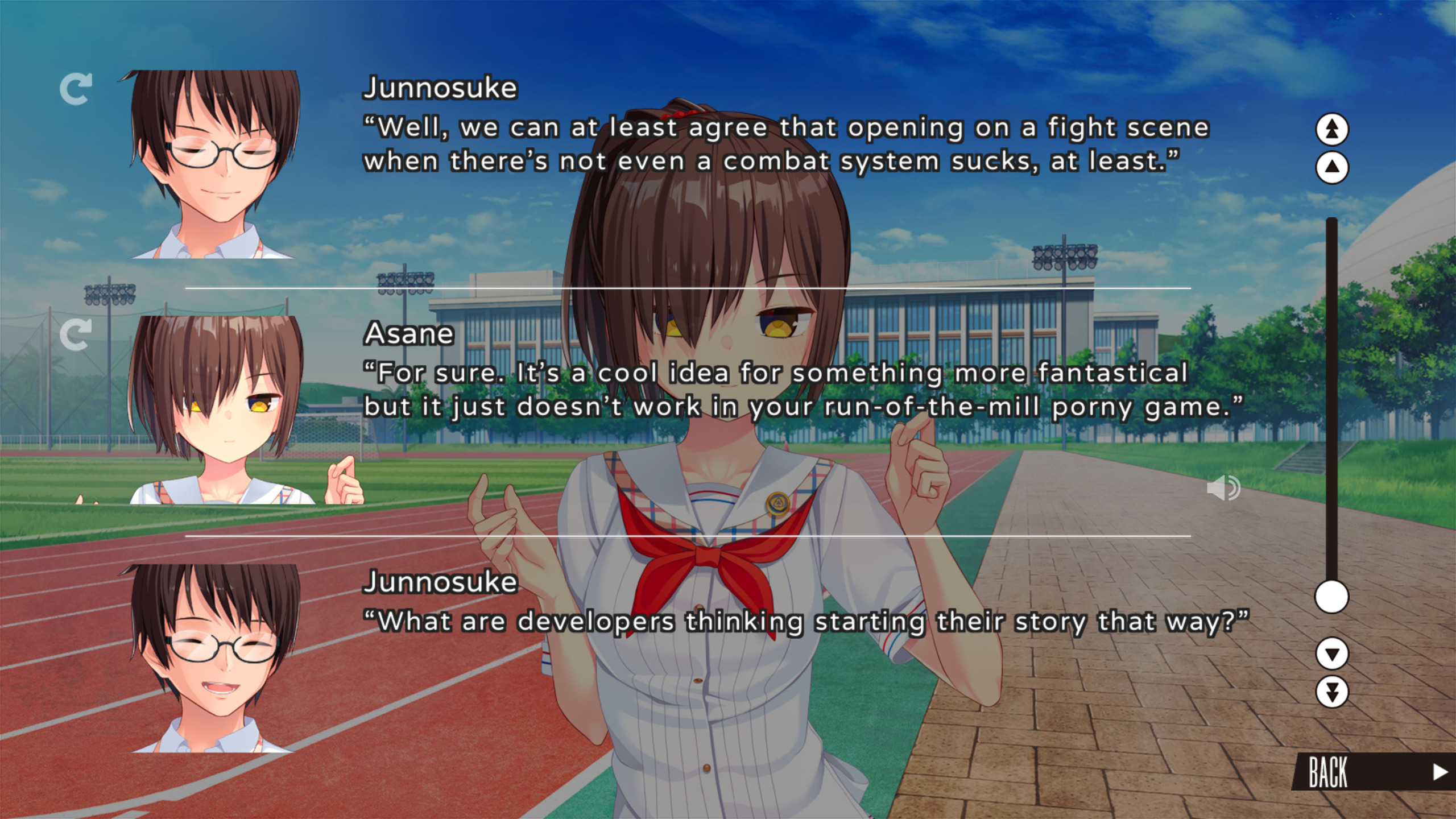1456x819 pixels.
Task: Close the backlog with the BACK button
Action: (x=1372, y=772)
